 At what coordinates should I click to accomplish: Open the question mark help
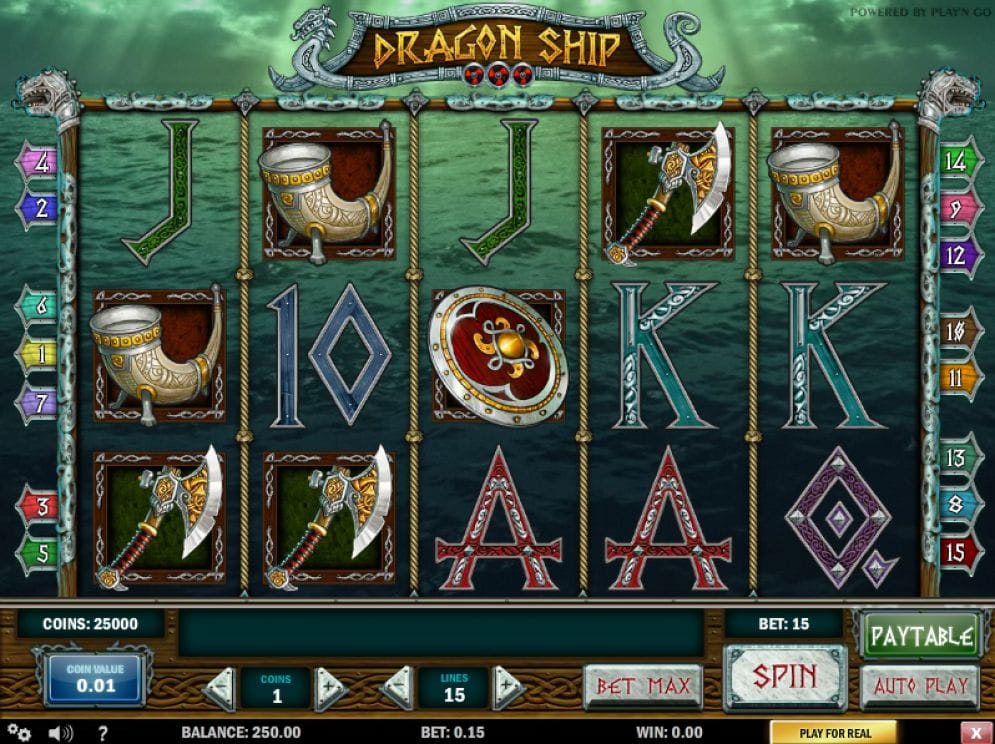[x=102, y=733]
